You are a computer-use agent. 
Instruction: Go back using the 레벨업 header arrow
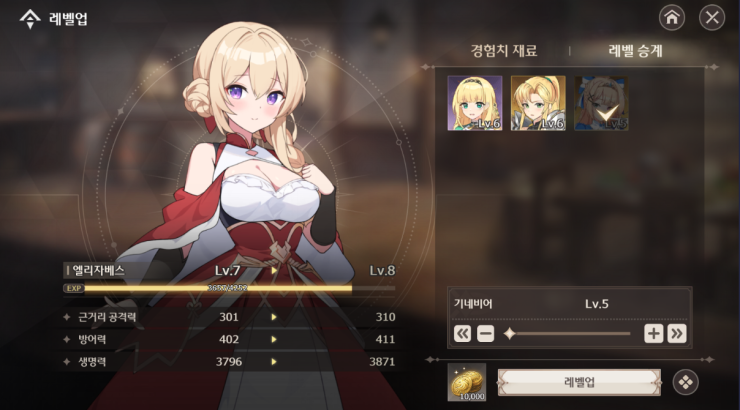(29, 17)
